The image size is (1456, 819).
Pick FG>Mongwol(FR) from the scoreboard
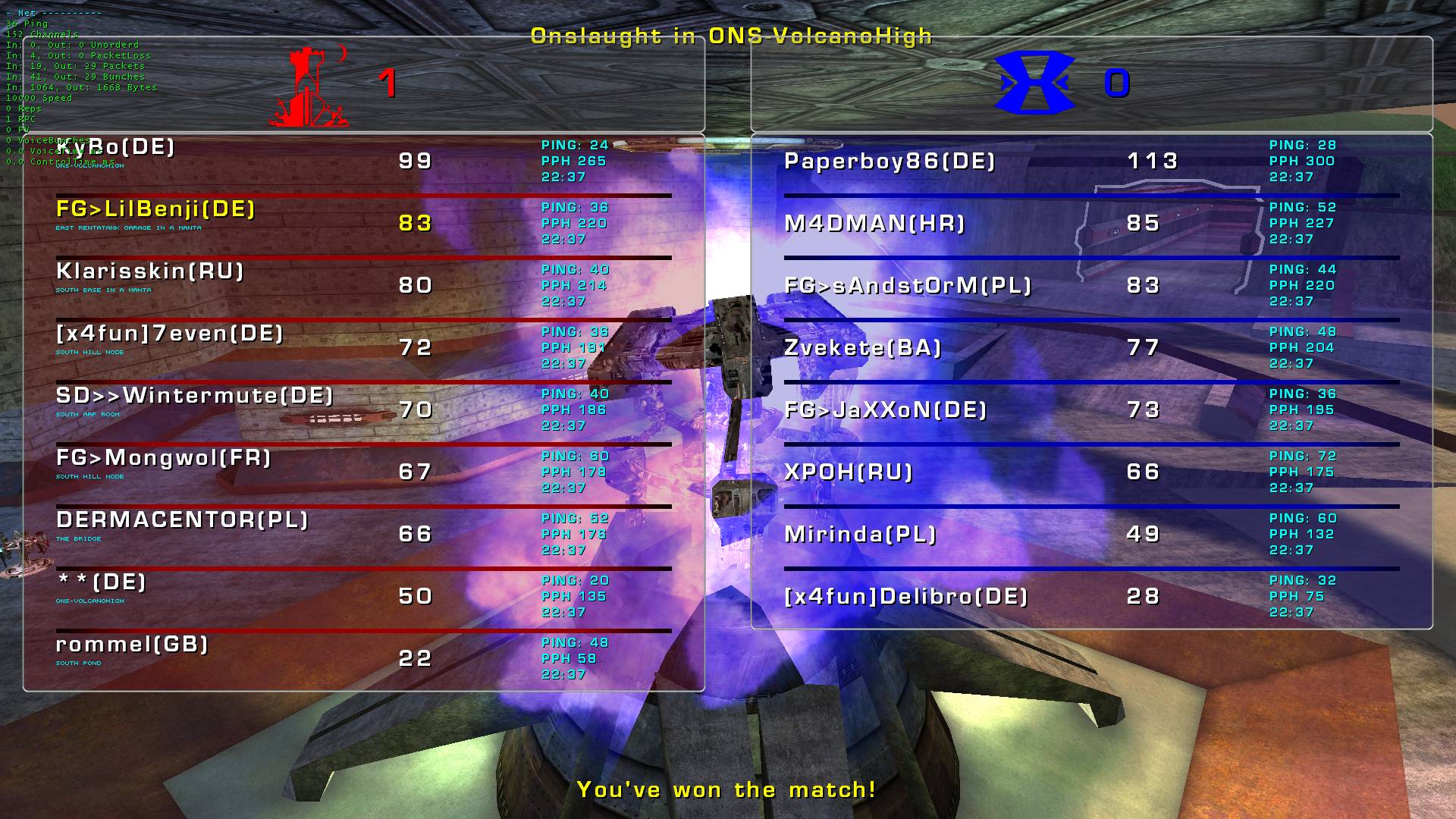pos(163,458)
